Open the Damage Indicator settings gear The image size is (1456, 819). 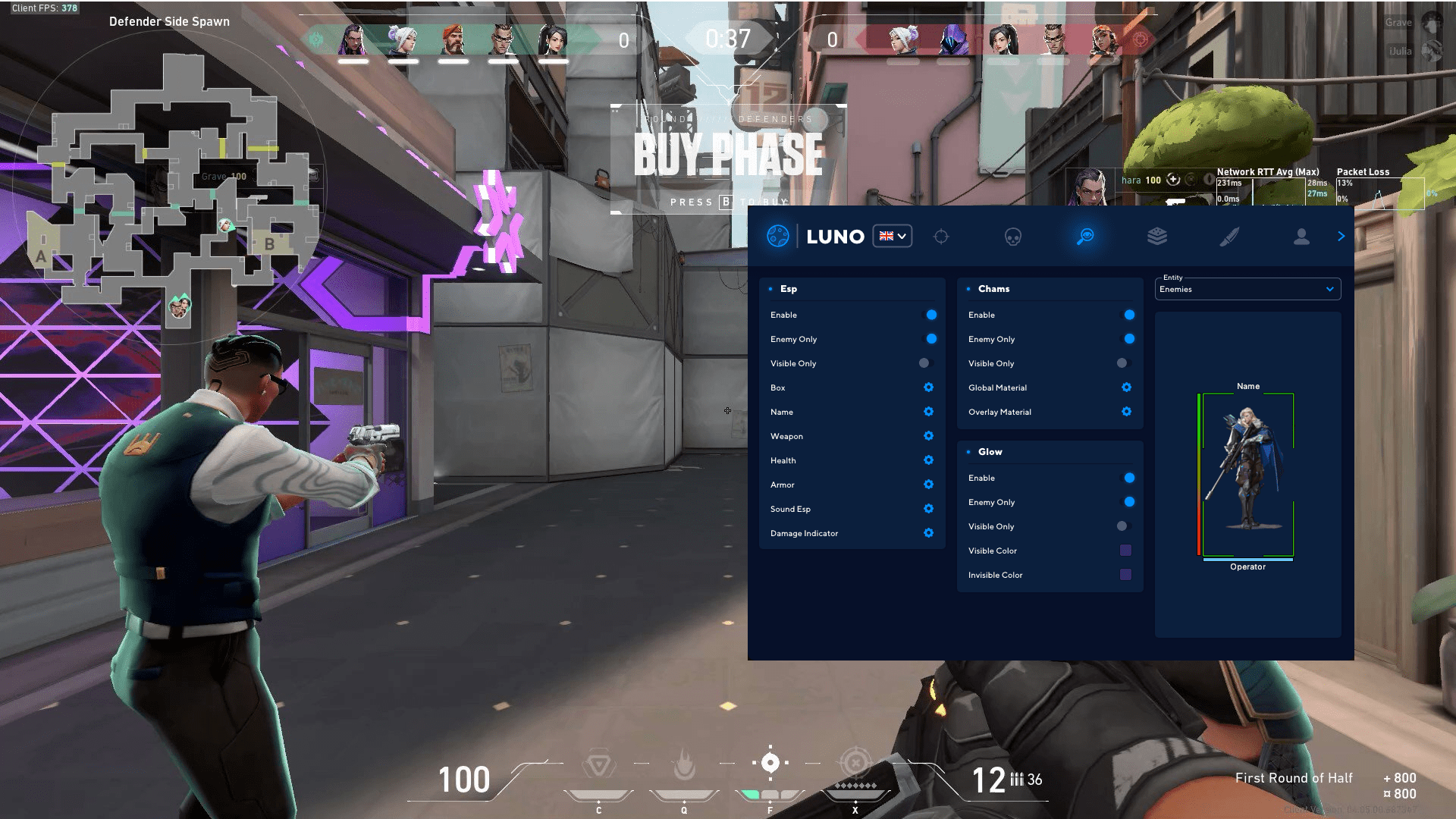[x=928, y=533]
